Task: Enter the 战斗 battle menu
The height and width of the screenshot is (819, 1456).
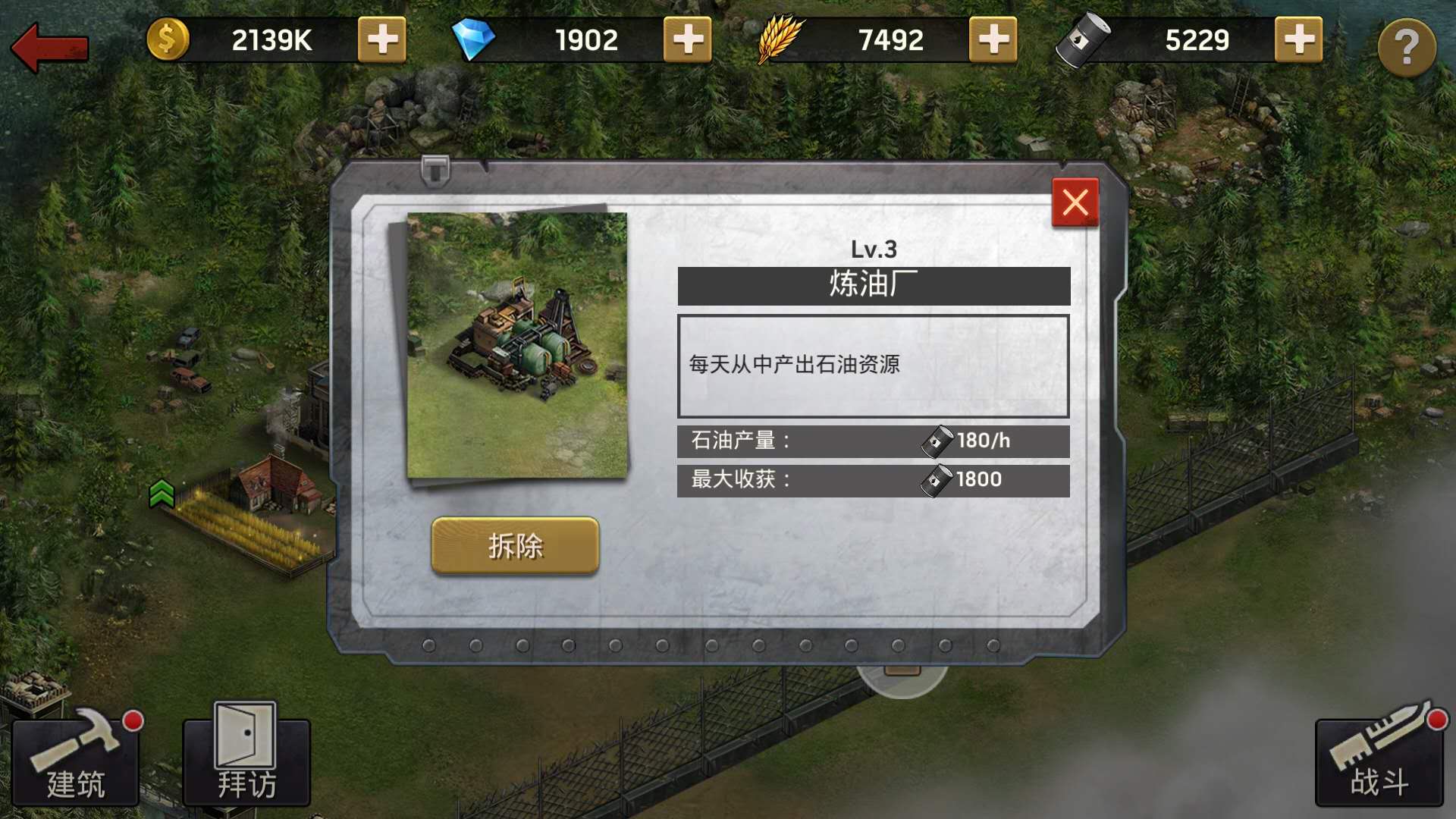Action: click(x=1379, y=761)
